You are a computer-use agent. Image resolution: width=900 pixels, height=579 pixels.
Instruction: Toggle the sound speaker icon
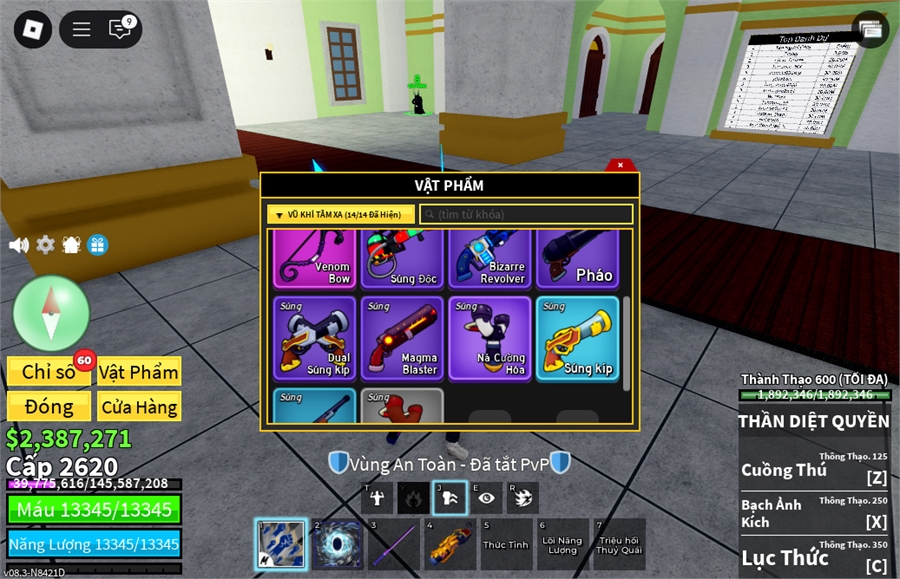(x=18, y=245)
